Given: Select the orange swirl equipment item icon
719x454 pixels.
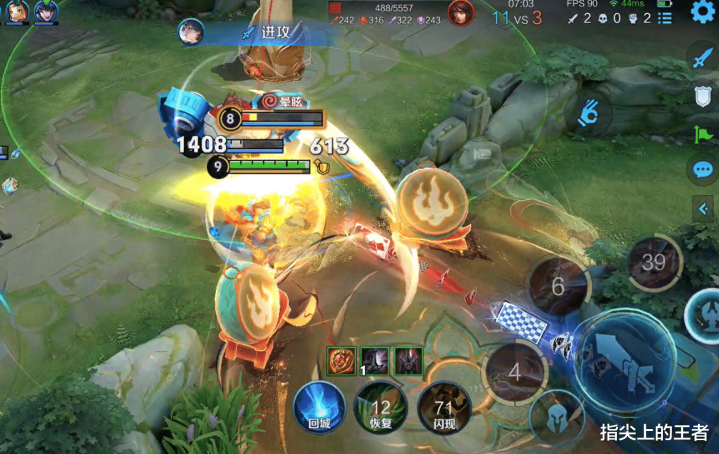Looking at the screenshot, I should click(x=341, y=359).
